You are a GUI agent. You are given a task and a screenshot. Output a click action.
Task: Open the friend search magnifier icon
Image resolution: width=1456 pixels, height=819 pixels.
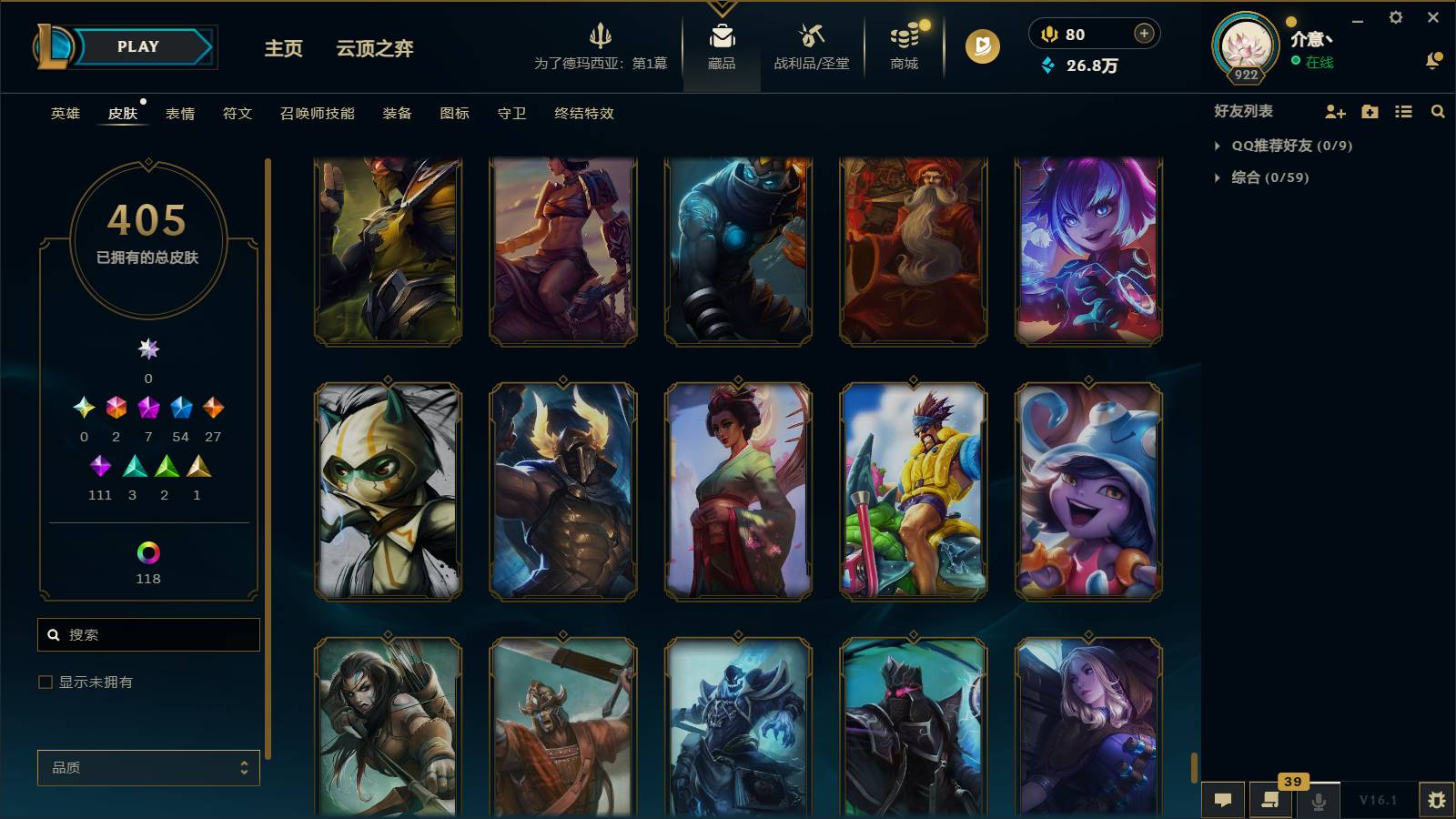[x=1438, y=112]
